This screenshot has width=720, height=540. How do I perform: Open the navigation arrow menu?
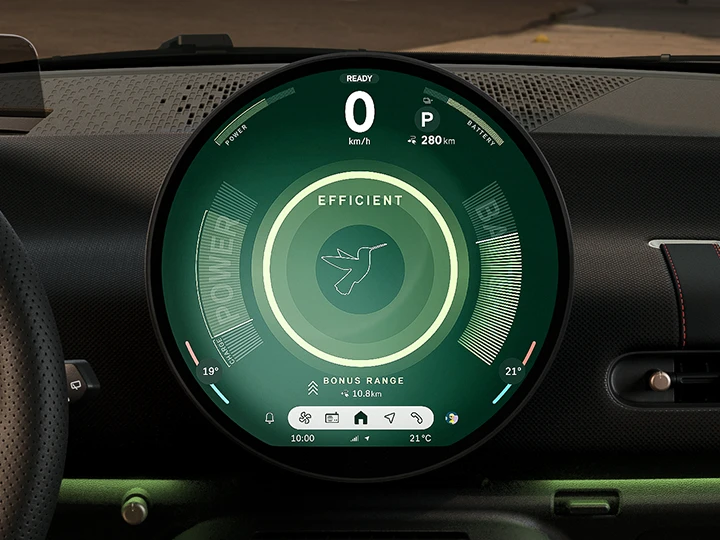click(x=389, y=418)
